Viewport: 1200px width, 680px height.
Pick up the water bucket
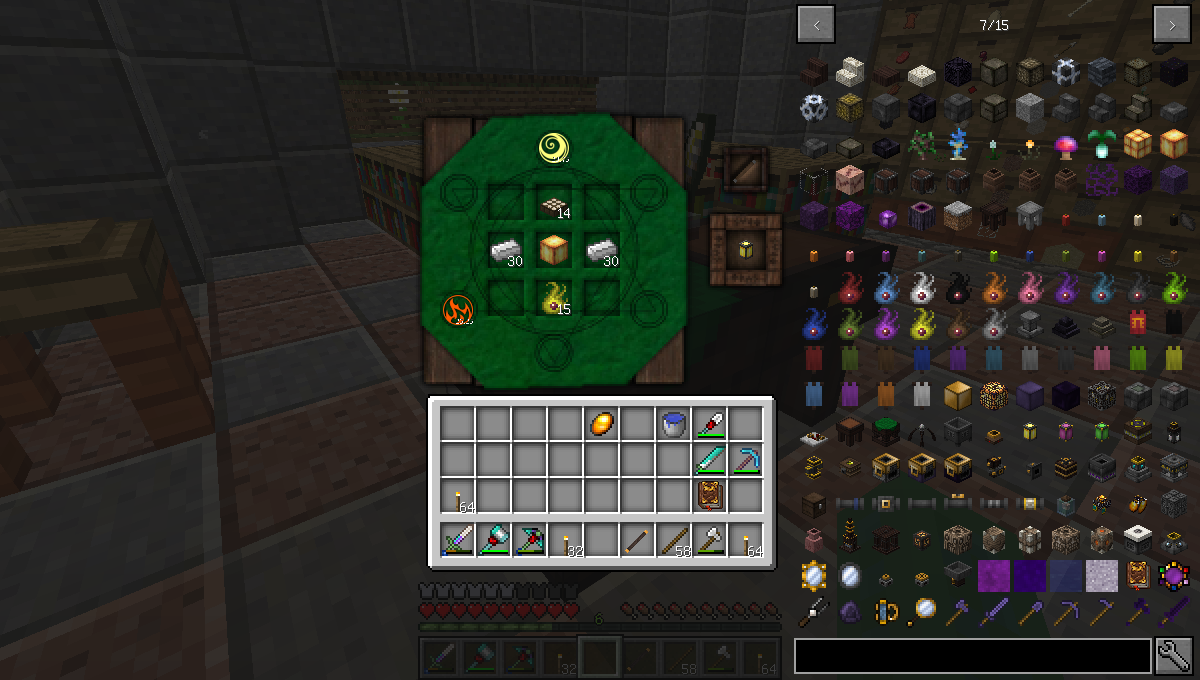click(x=674, y=424)
